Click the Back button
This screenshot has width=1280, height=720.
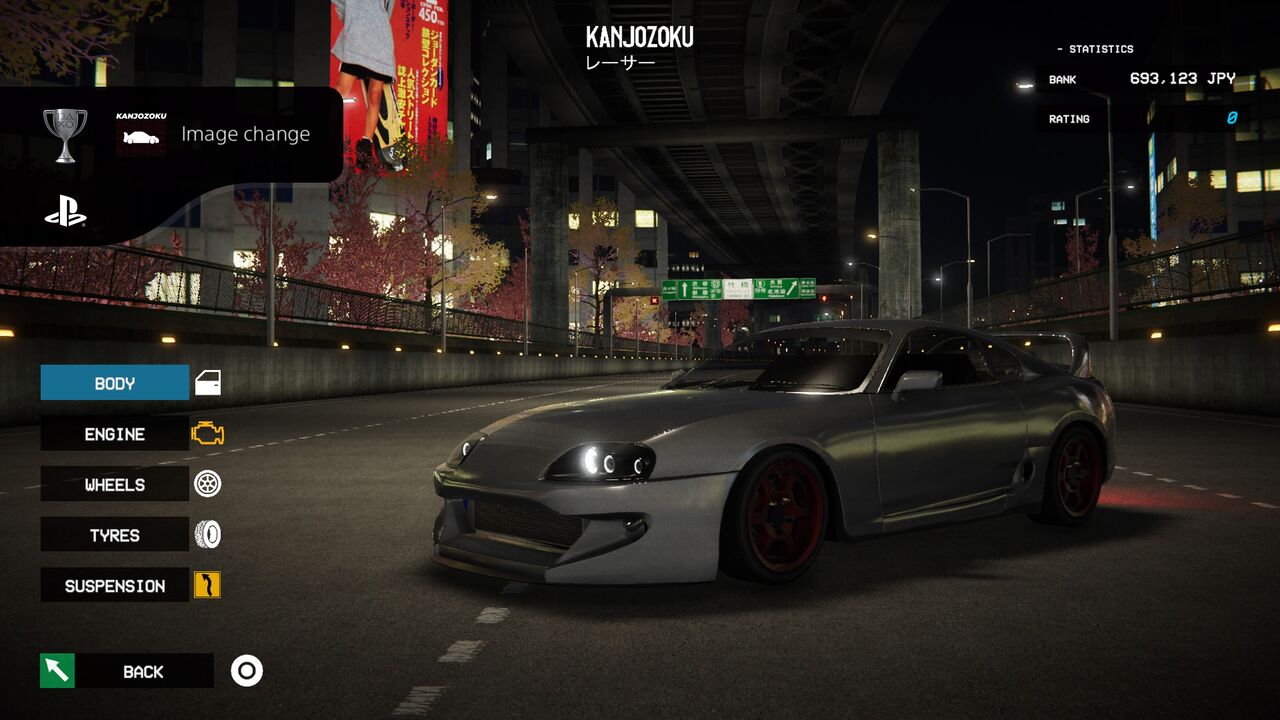click(142, 671)
